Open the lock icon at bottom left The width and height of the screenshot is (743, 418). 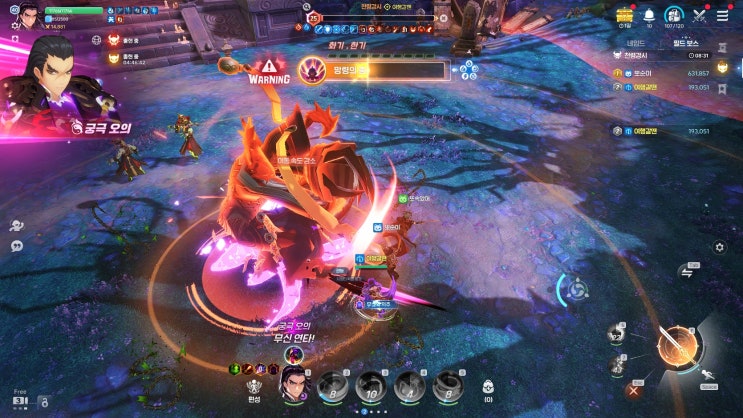pyautogui.click(x=43, y=402)
